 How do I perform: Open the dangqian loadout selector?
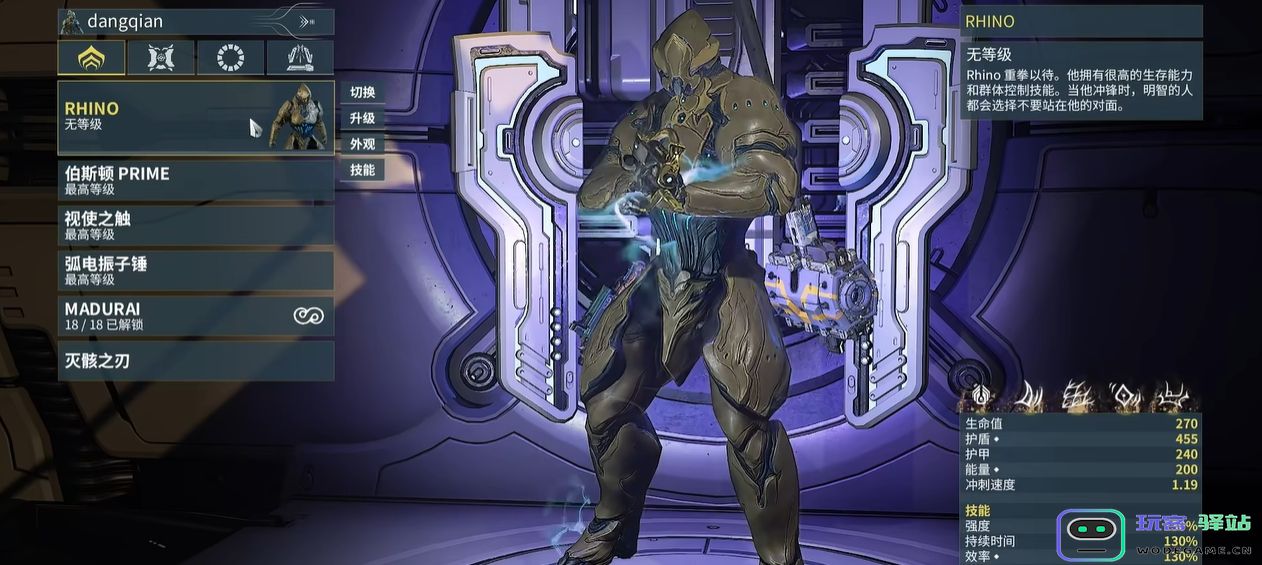196,21
